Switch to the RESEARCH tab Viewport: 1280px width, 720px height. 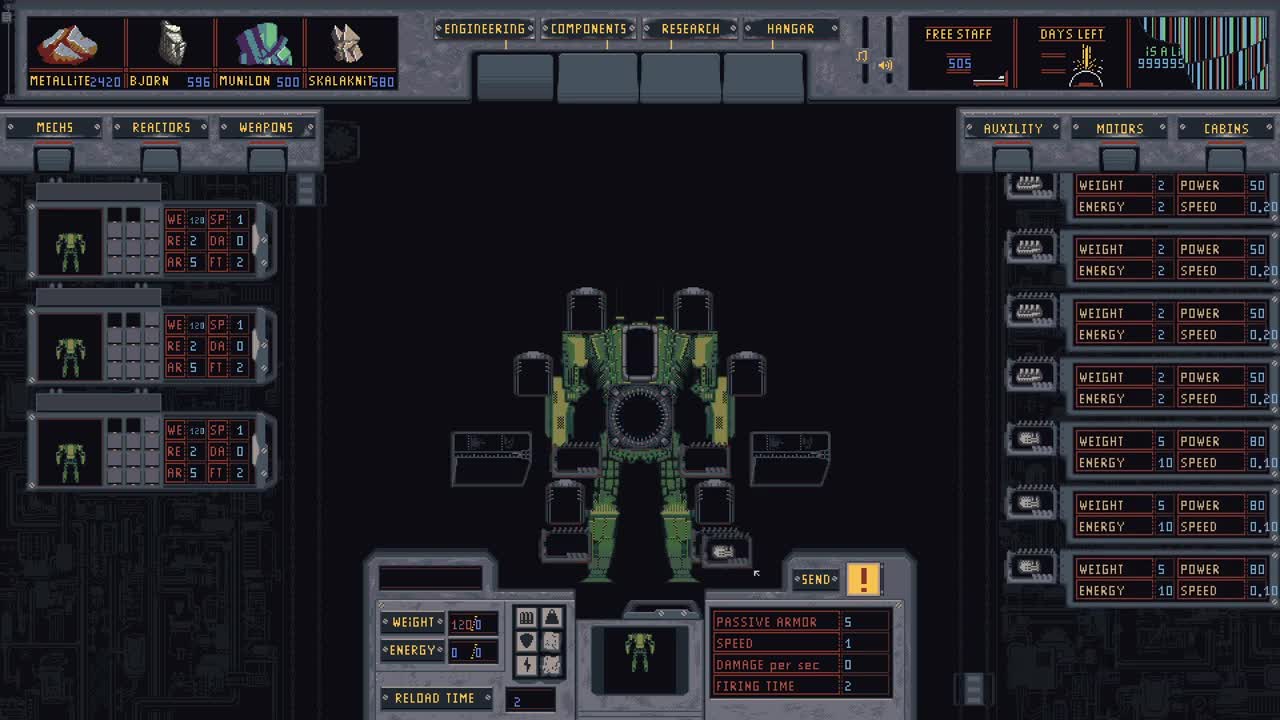[x=691, y=28]
